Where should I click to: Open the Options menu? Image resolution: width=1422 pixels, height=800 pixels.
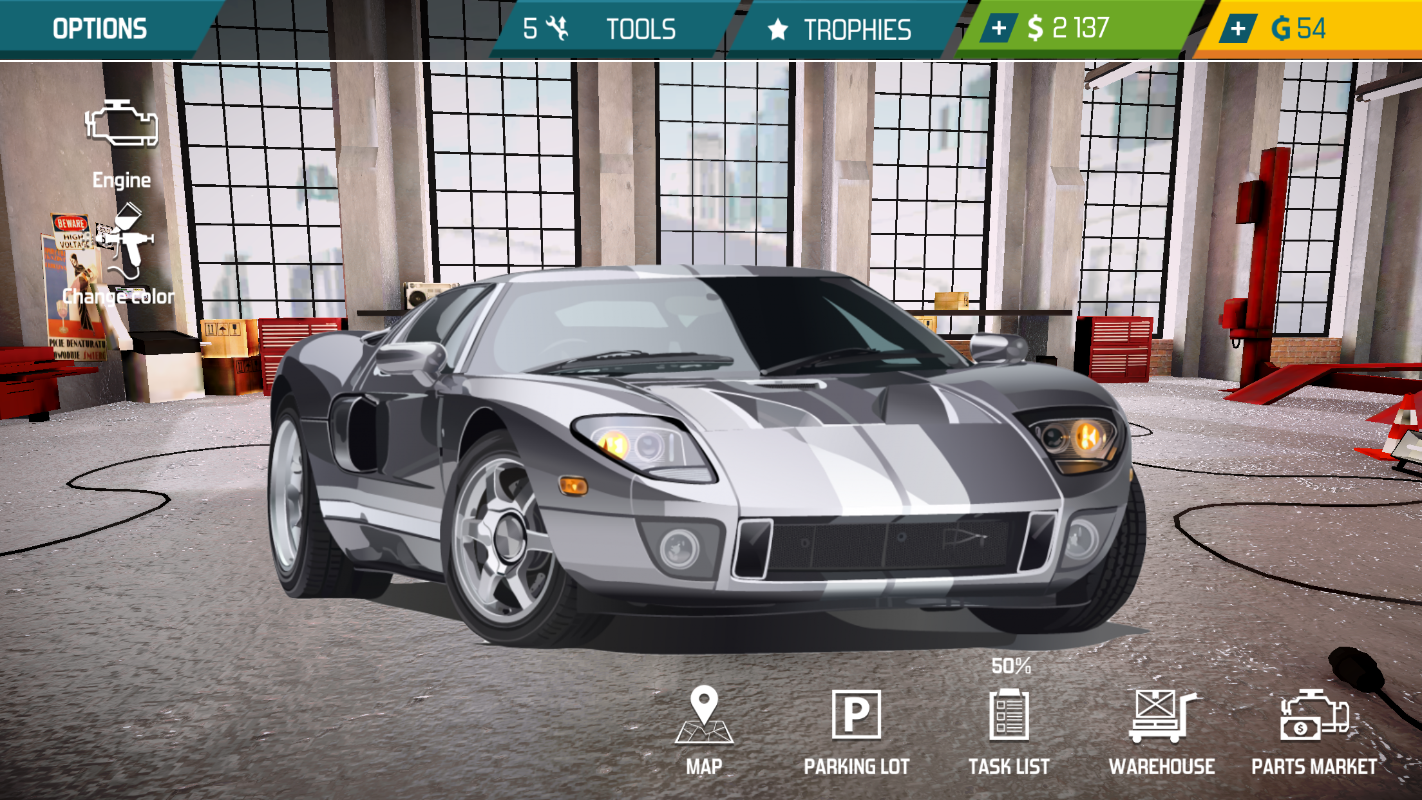click(100, 29)
